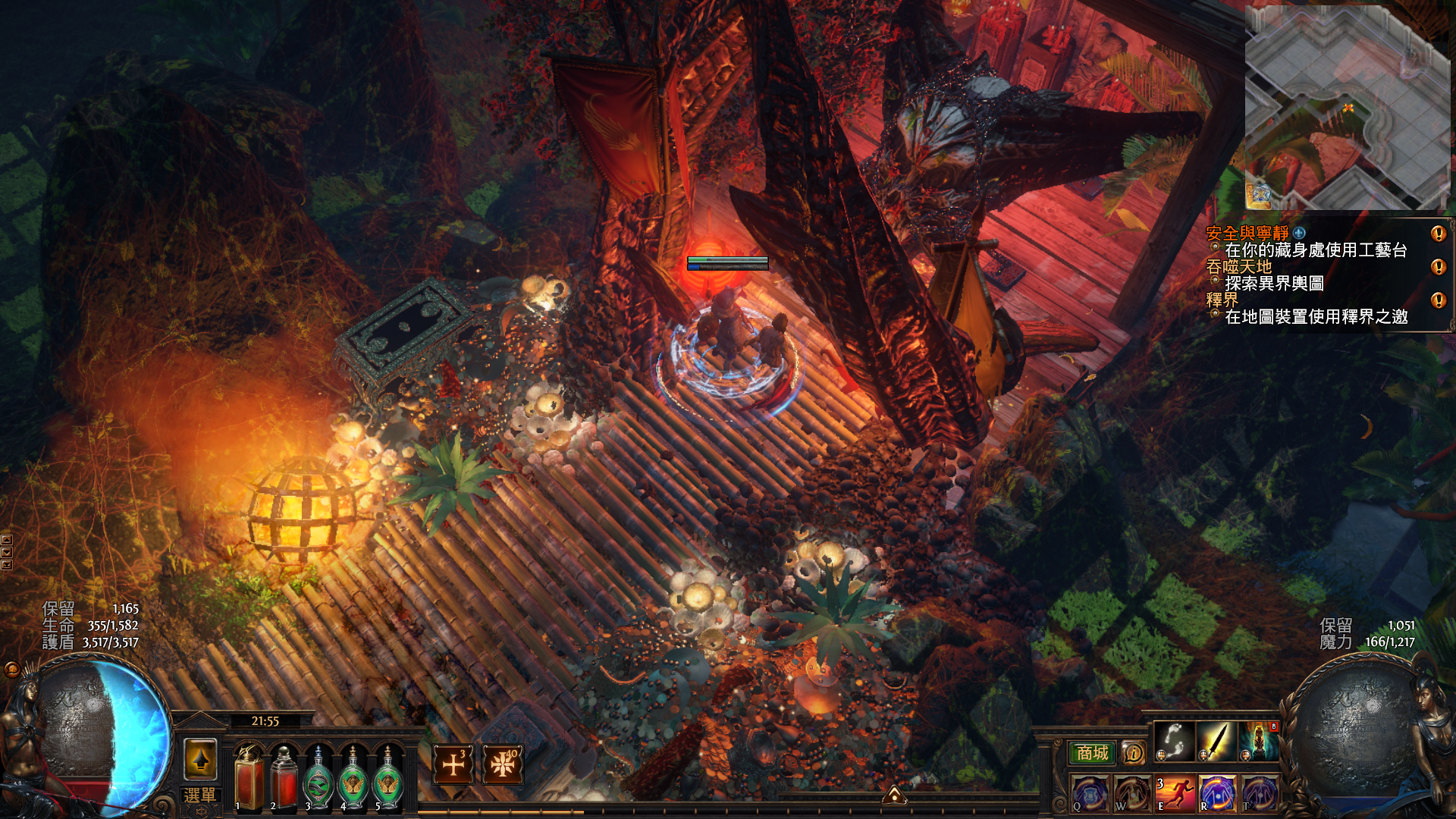Select the totem skill icon
Viewport: 1456px width, 819px height.
pos(1258,741)
